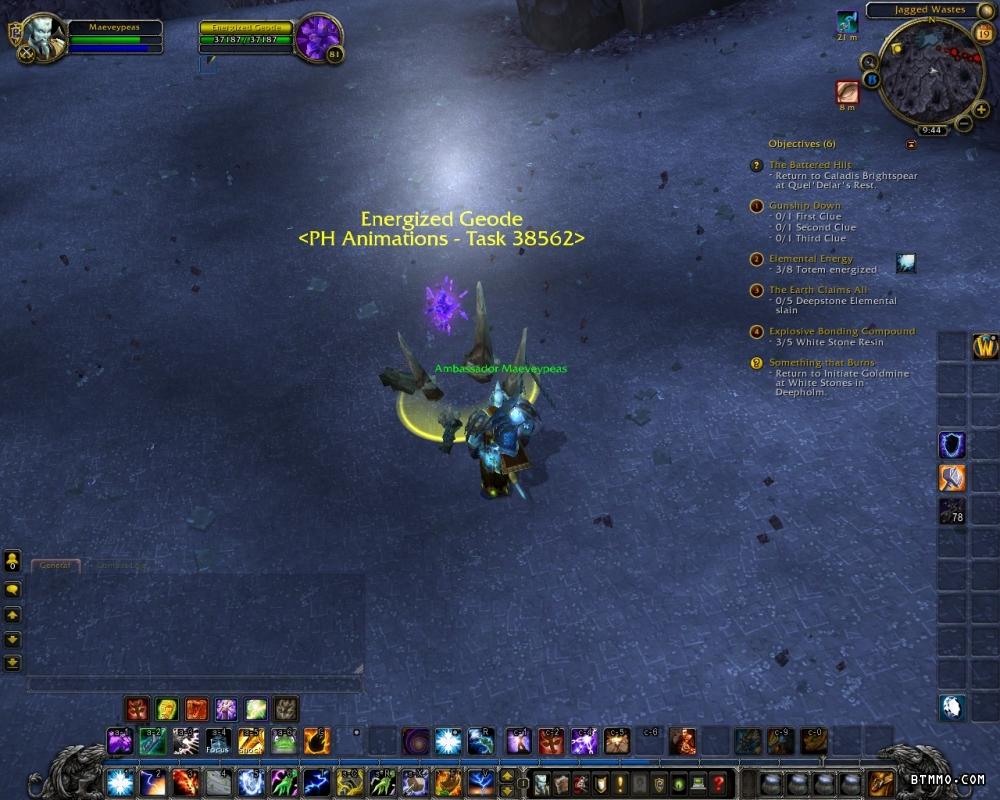The width and height of the screenshot is (1000, 800).
Task: Switch to the General chat tab
Action: 54,565
